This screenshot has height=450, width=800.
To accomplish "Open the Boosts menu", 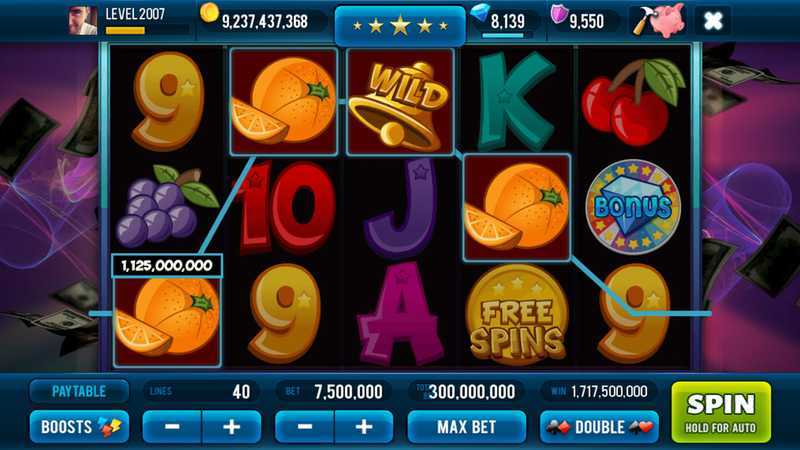I will pos(79,427).
